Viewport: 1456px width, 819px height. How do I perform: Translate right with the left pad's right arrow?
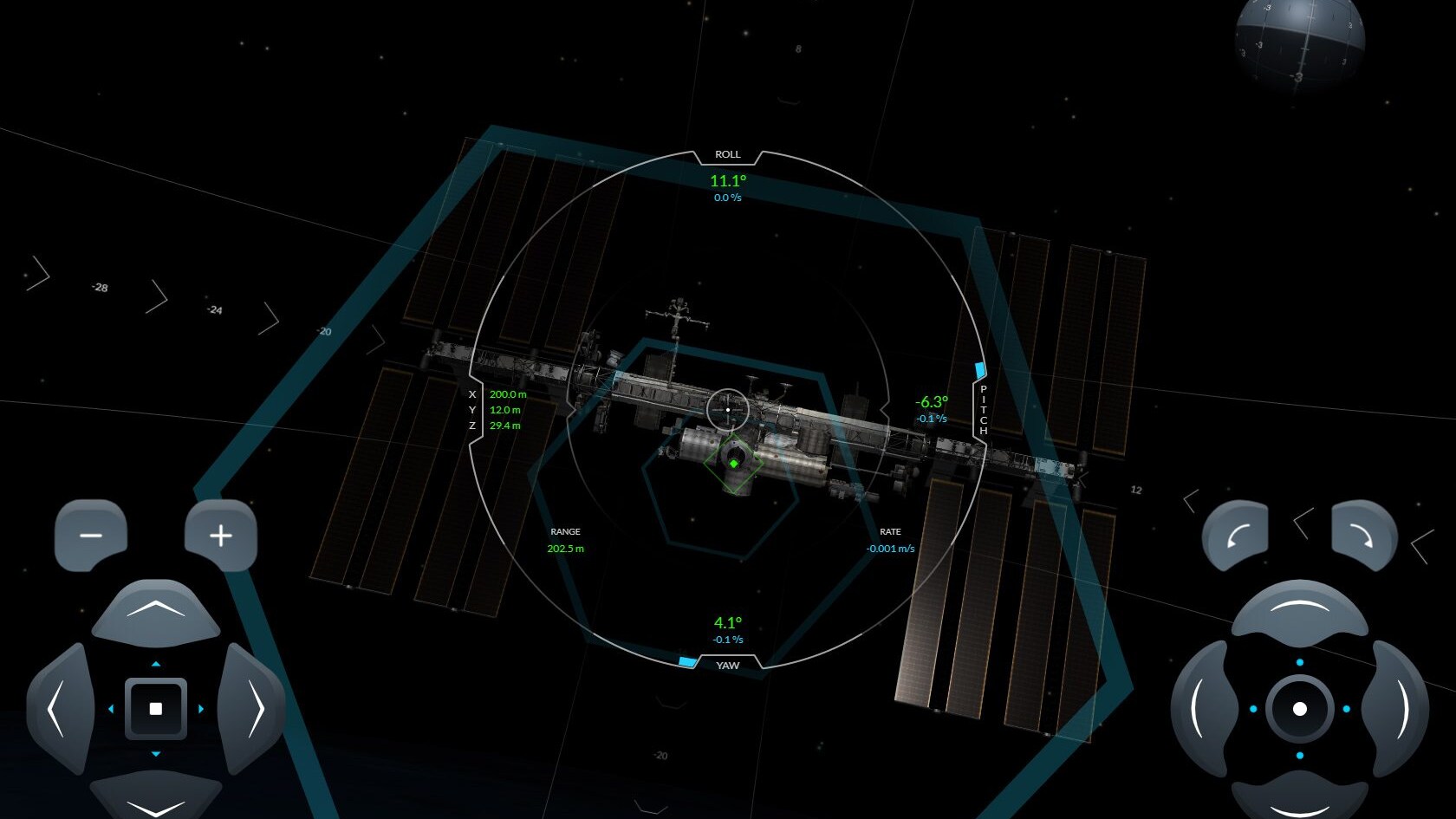pyautogui.click(x=253, y=709)
